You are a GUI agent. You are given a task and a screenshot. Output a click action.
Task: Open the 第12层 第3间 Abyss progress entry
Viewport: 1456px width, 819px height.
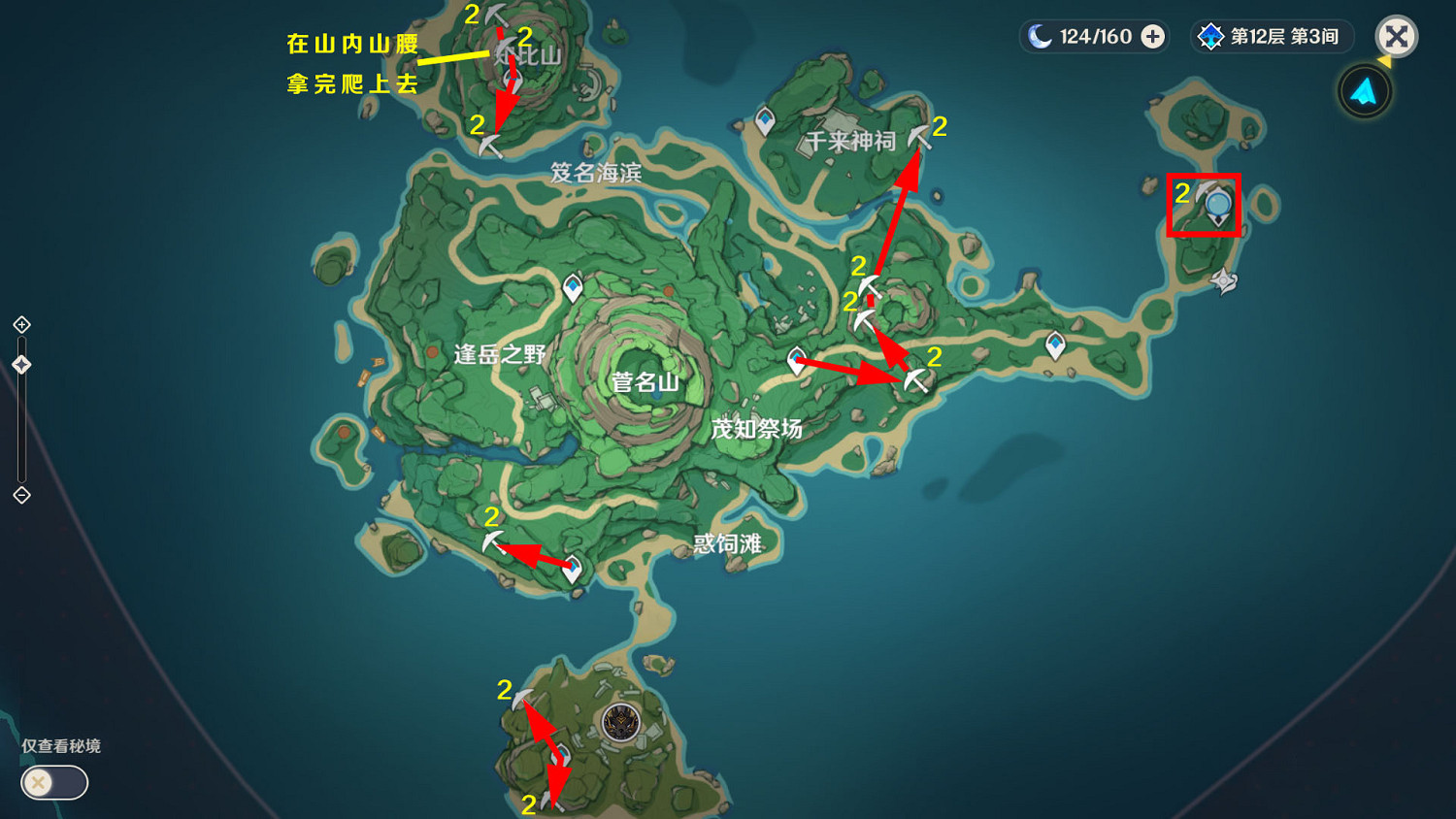[1272, 36]
